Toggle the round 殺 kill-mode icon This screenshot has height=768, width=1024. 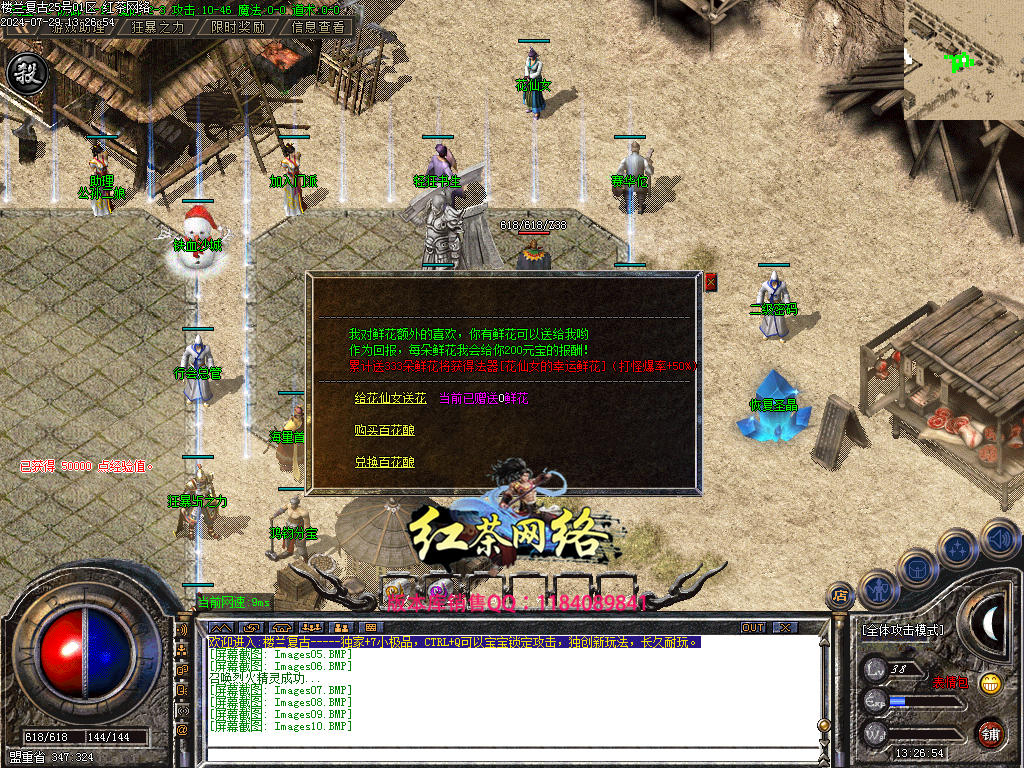(24, 74)
